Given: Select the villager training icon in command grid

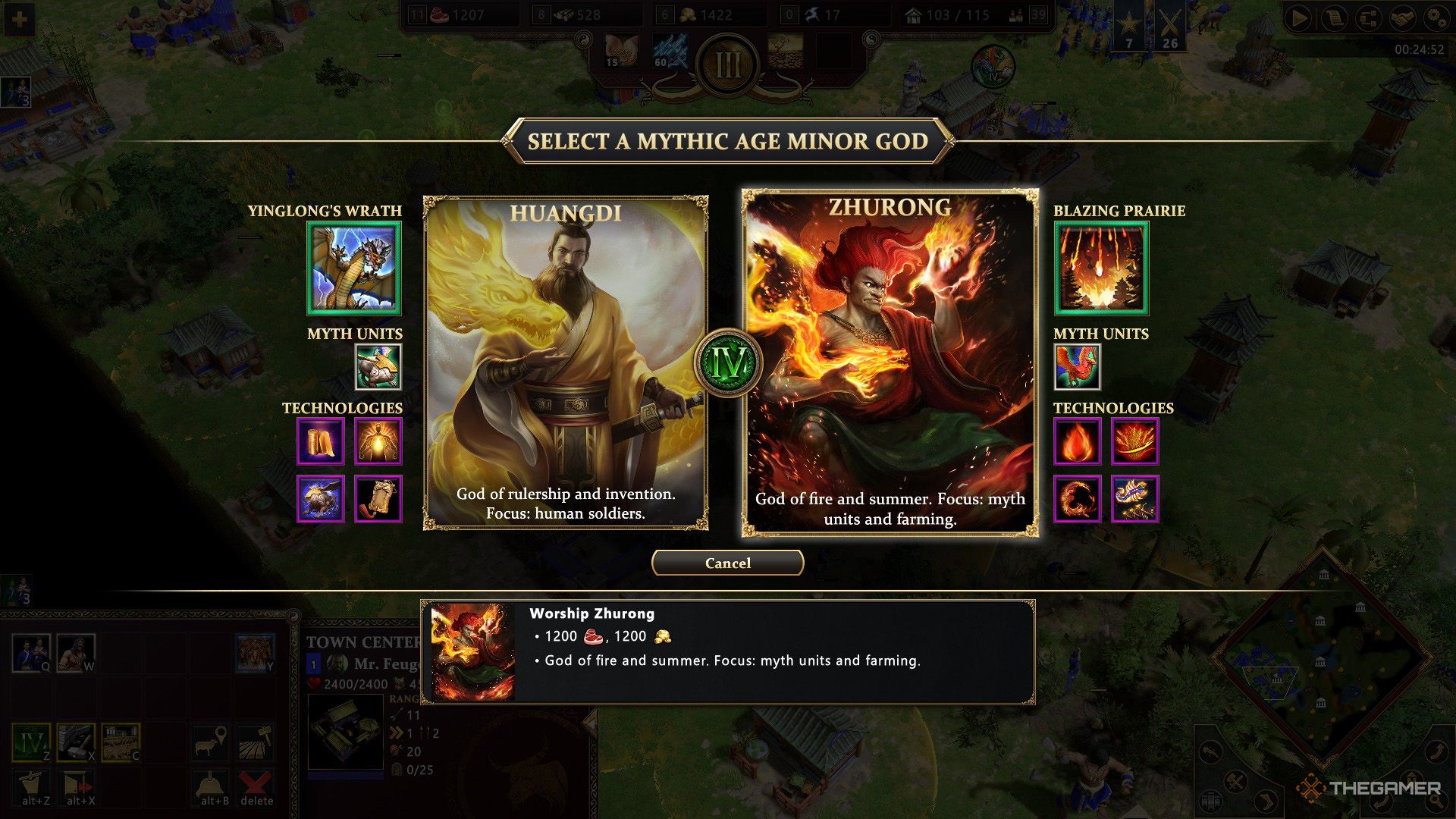Looking at the screenshot, I should coord(30,652).
